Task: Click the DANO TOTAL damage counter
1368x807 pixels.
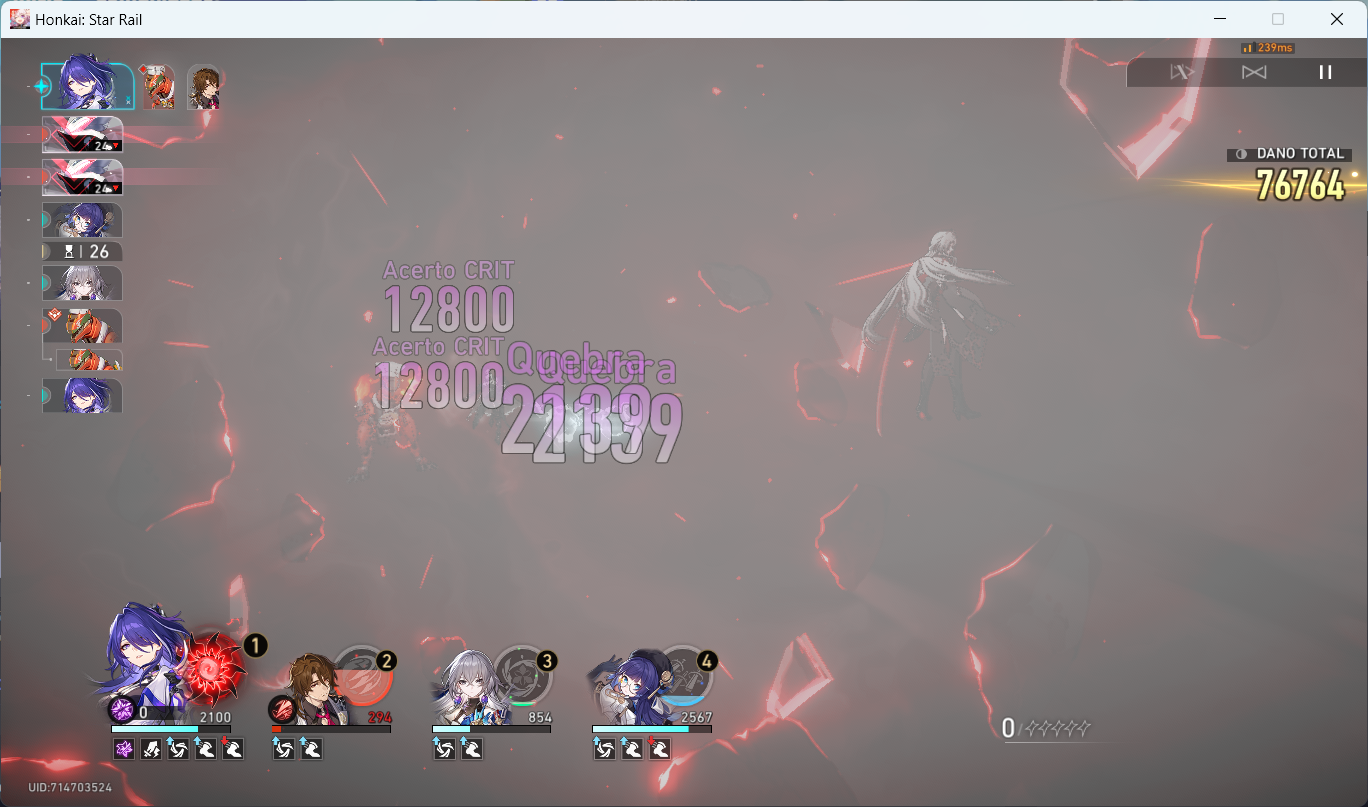Action: coord(1289,154)
